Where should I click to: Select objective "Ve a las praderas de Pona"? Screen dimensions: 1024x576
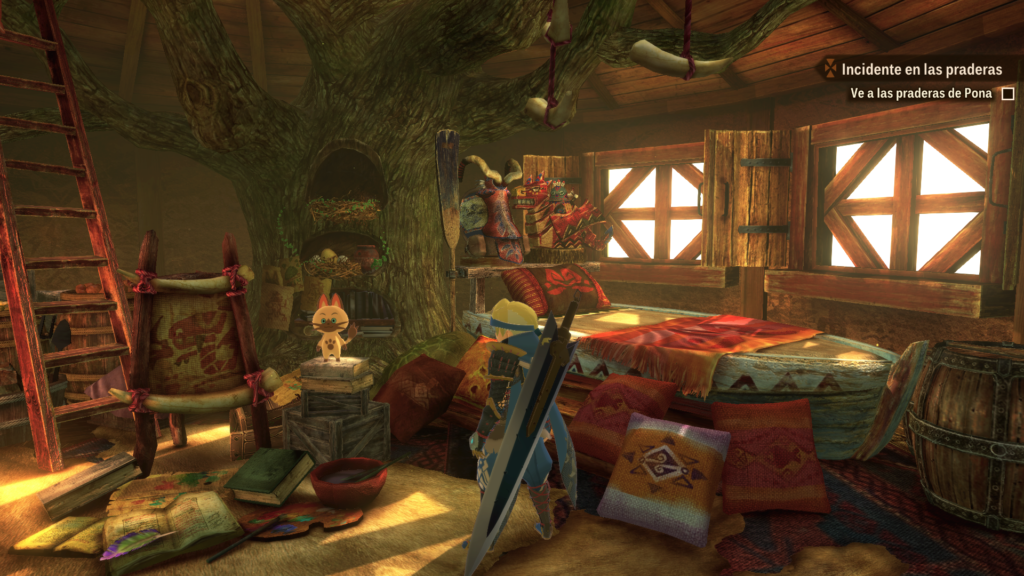point(921,93)
